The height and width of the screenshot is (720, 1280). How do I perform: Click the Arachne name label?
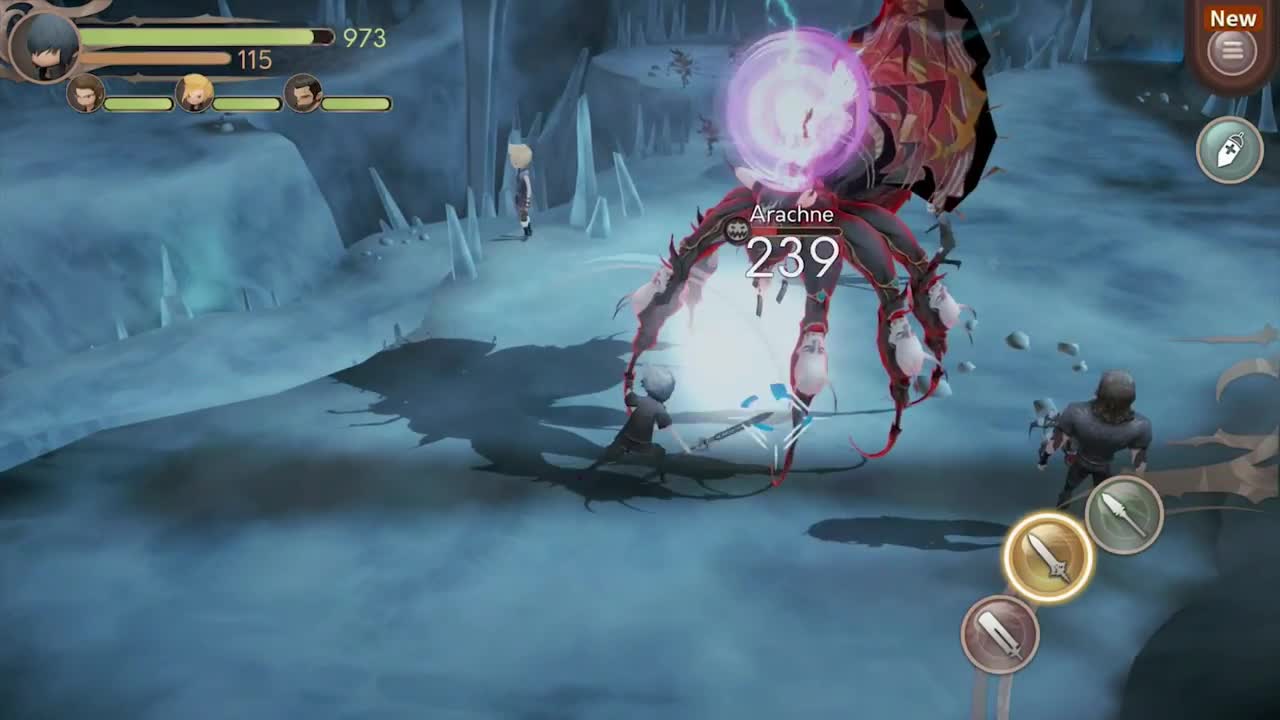793,214
